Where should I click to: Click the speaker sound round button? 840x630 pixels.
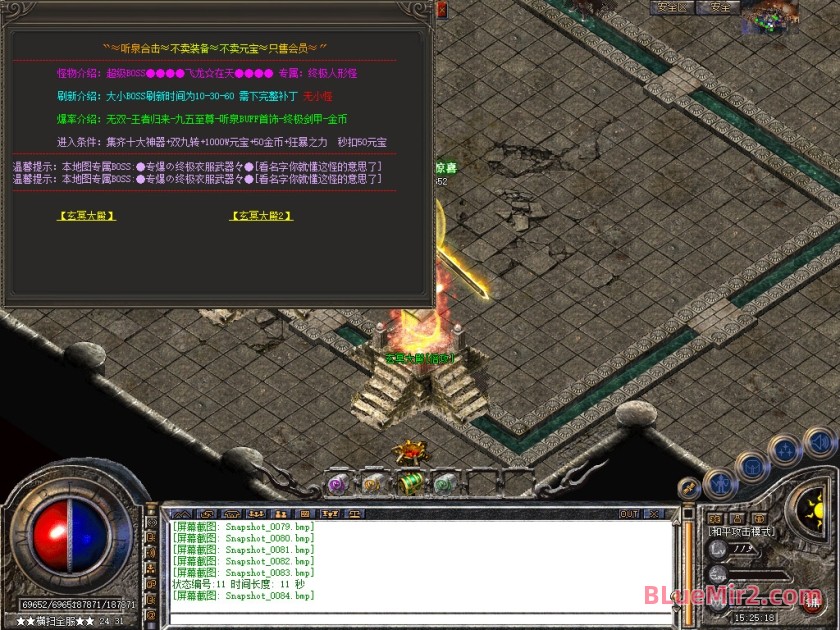coord(820,441)
